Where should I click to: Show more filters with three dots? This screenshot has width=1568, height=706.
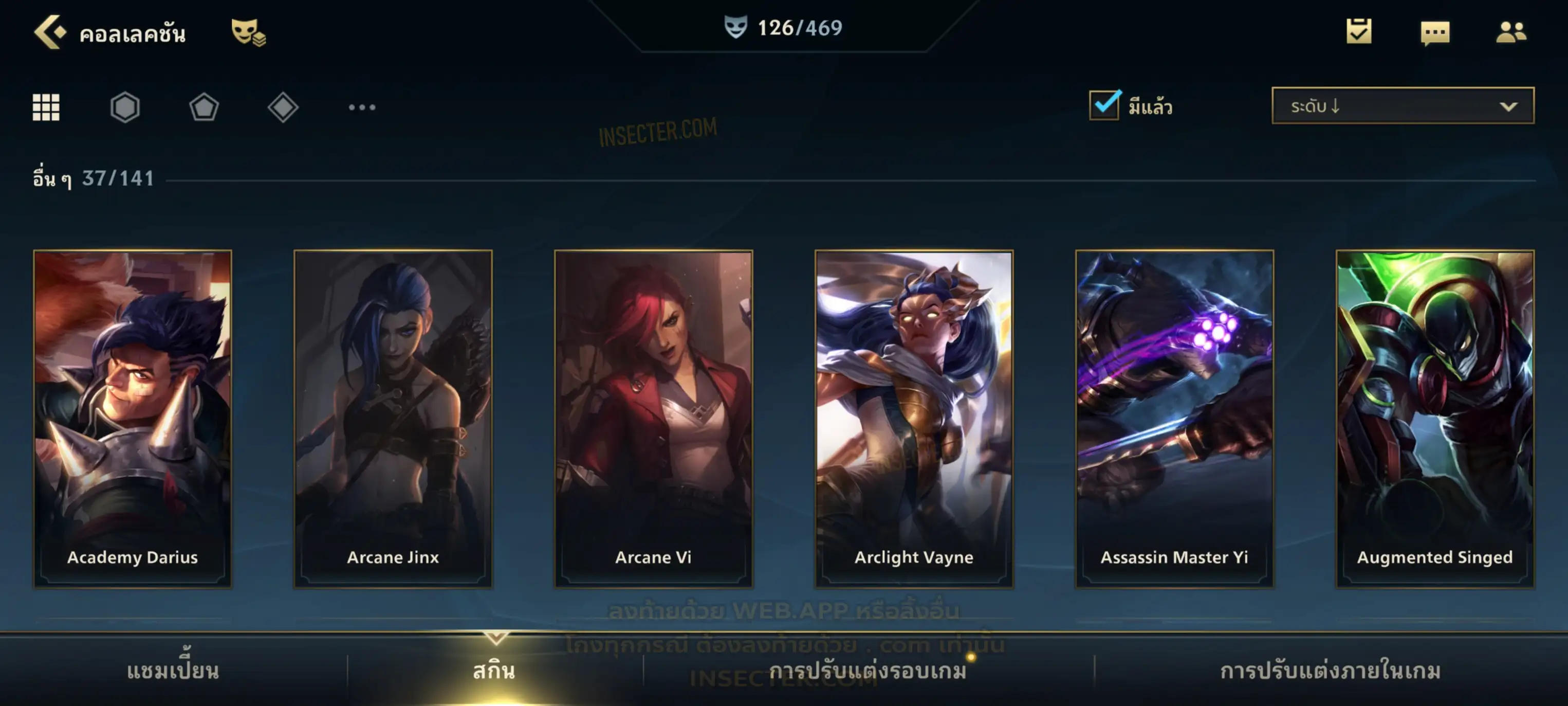point(362,107)
